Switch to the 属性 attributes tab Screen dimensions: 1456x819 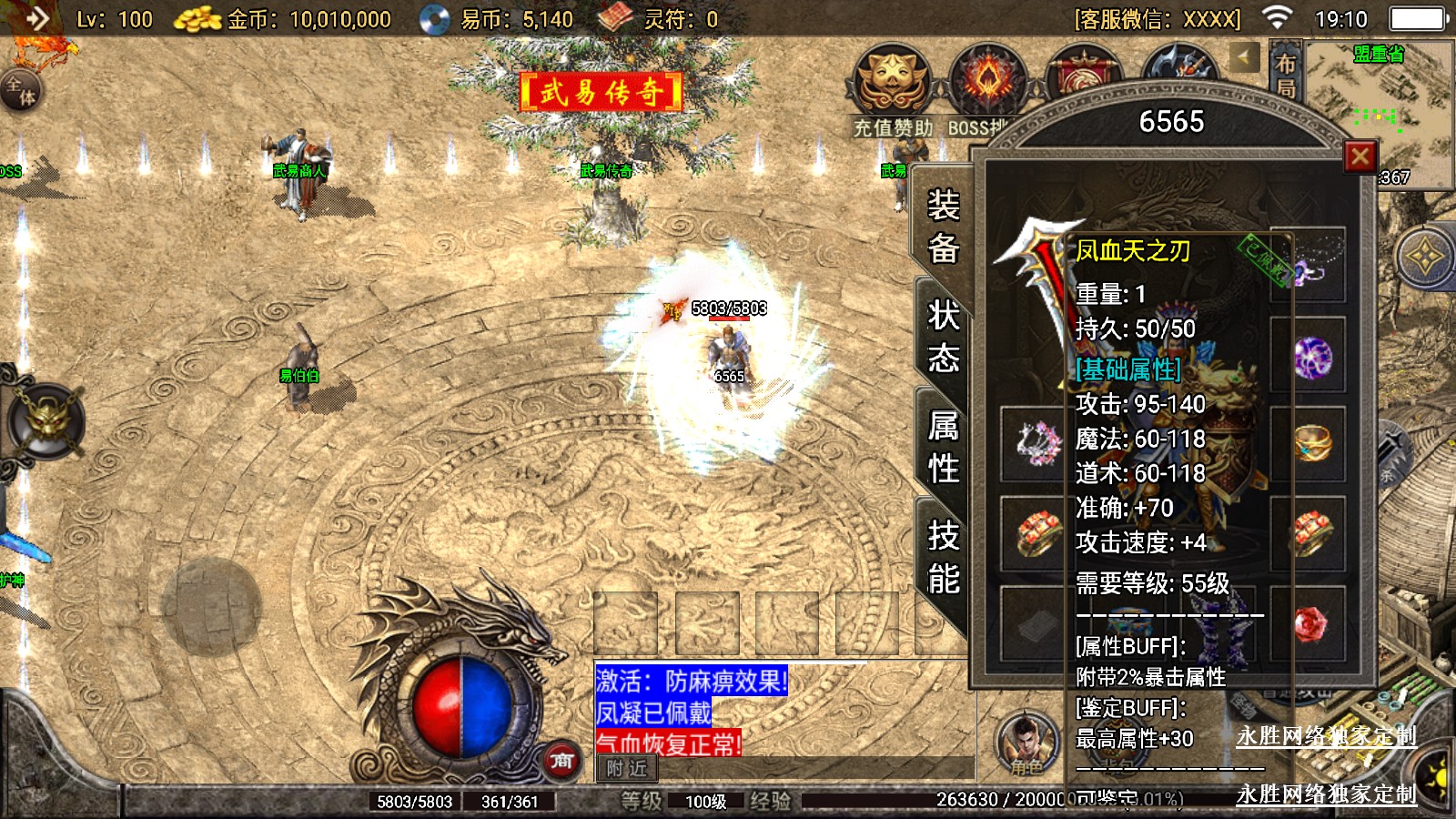pyautogui.click(x=943, y=447)
